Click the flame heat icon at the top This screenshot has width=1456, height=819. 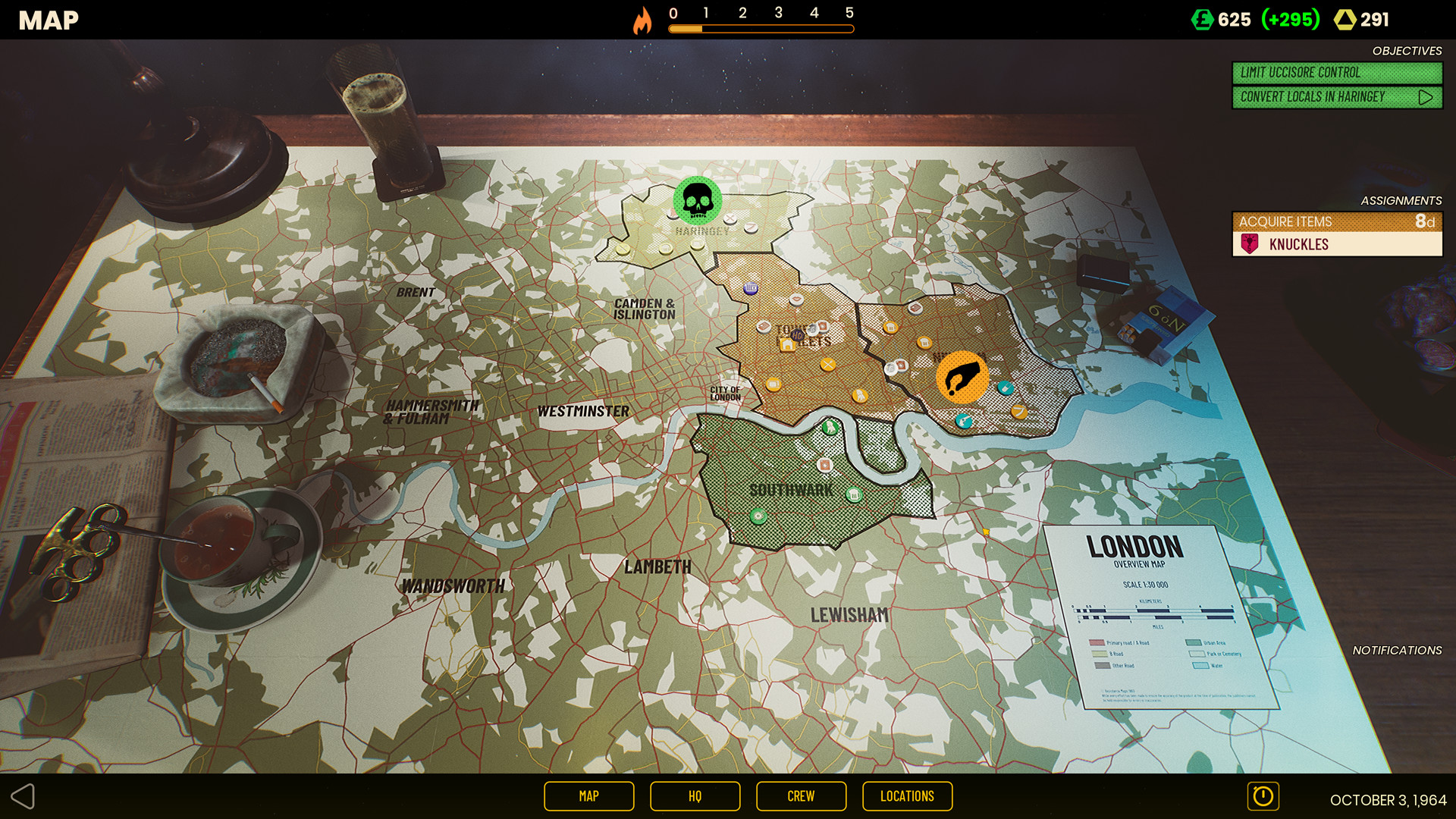point(644,20)
